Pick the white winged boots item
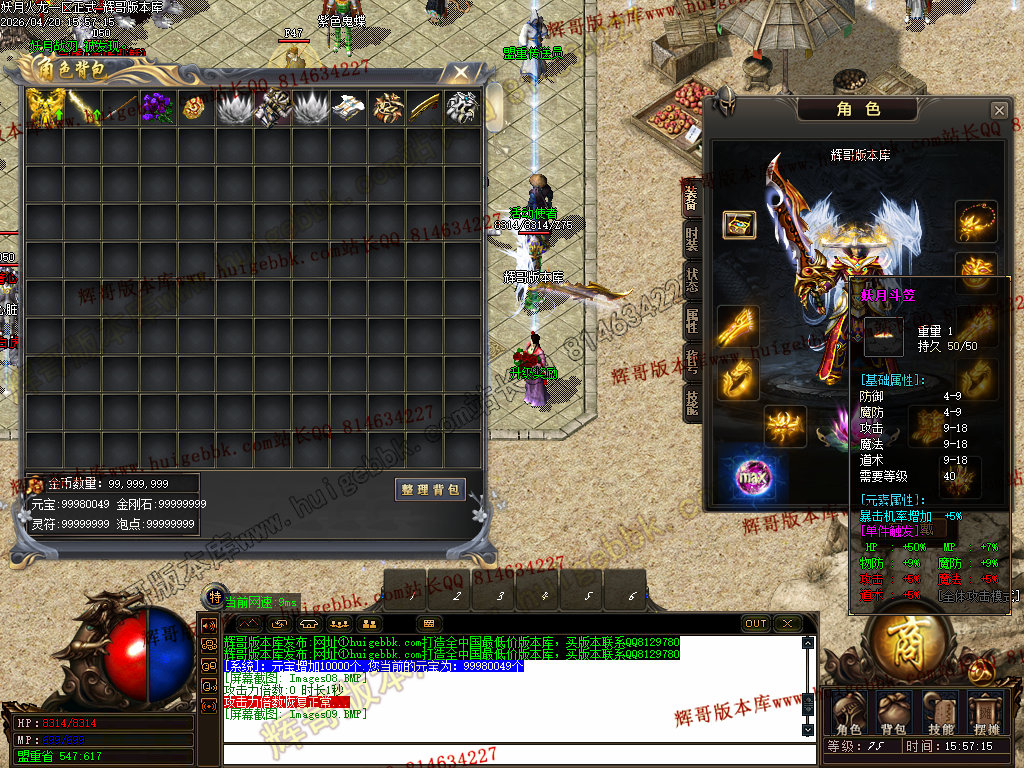This screenshot has width=1024, height=768. coord(347,107)
